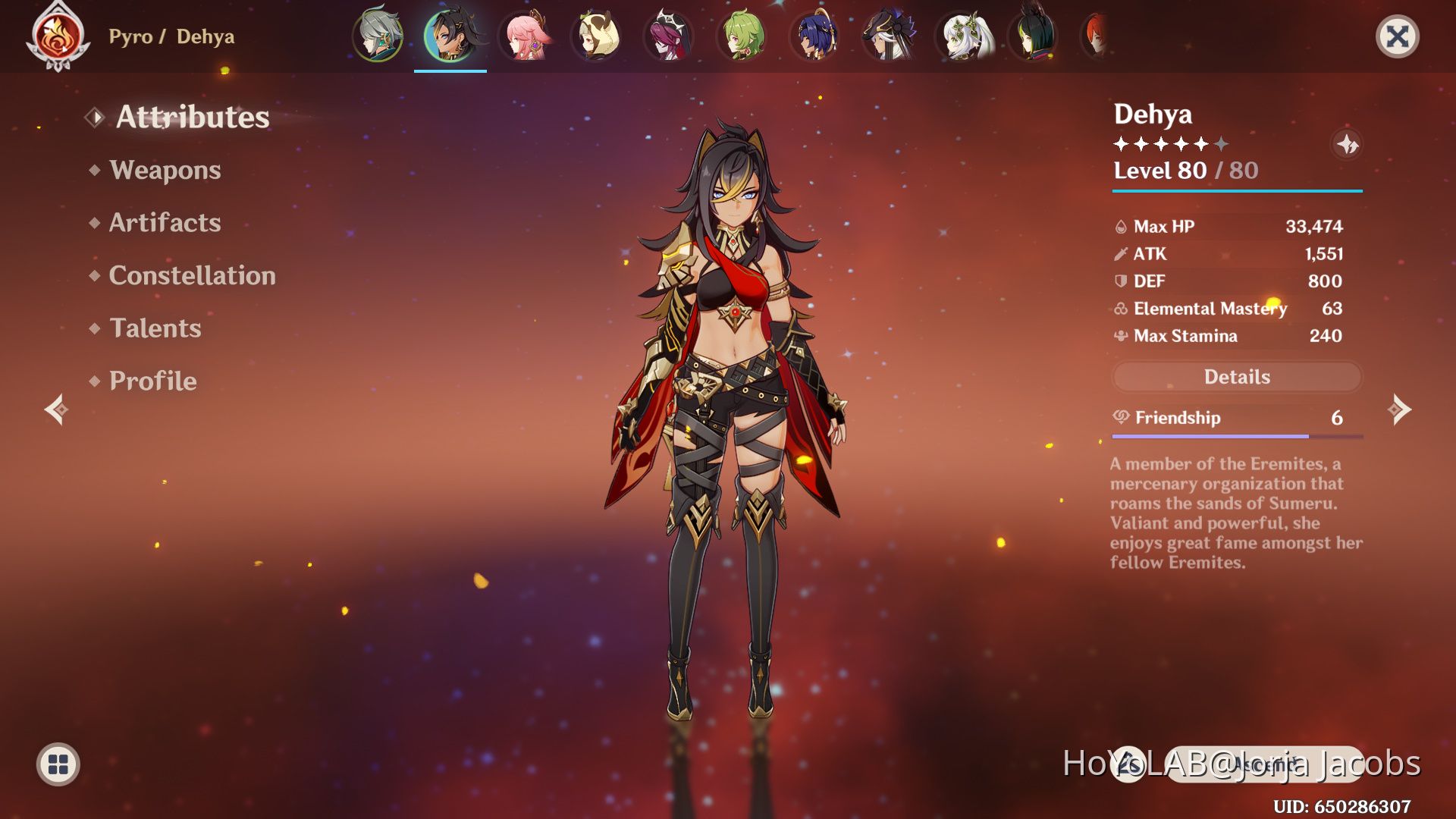Click the Max HP droplet icon
This screenshot has height=819, width=1456.
(1120, 226)
